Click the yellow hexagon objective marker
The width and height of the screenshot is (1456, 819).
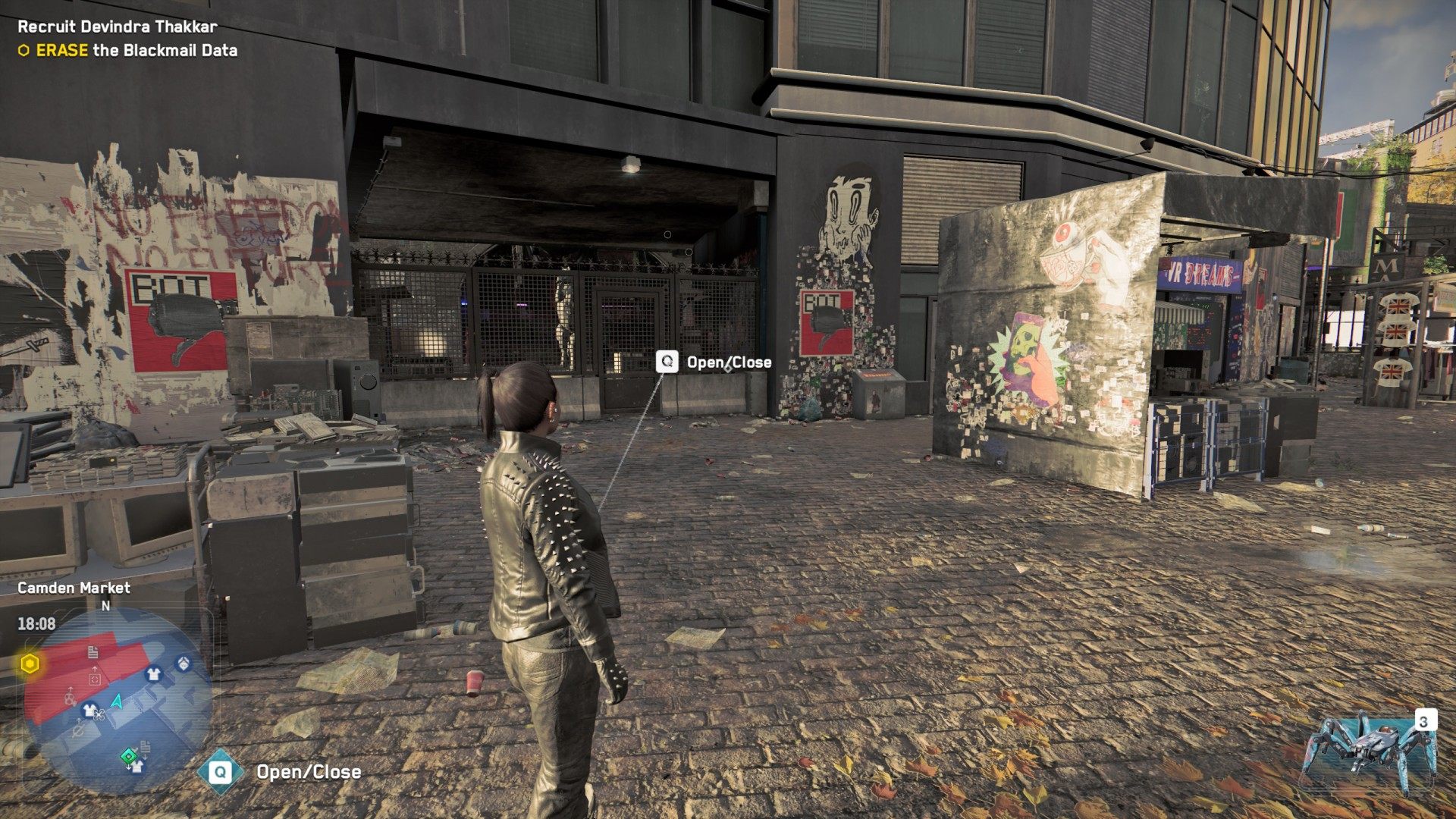click(30, 665)
